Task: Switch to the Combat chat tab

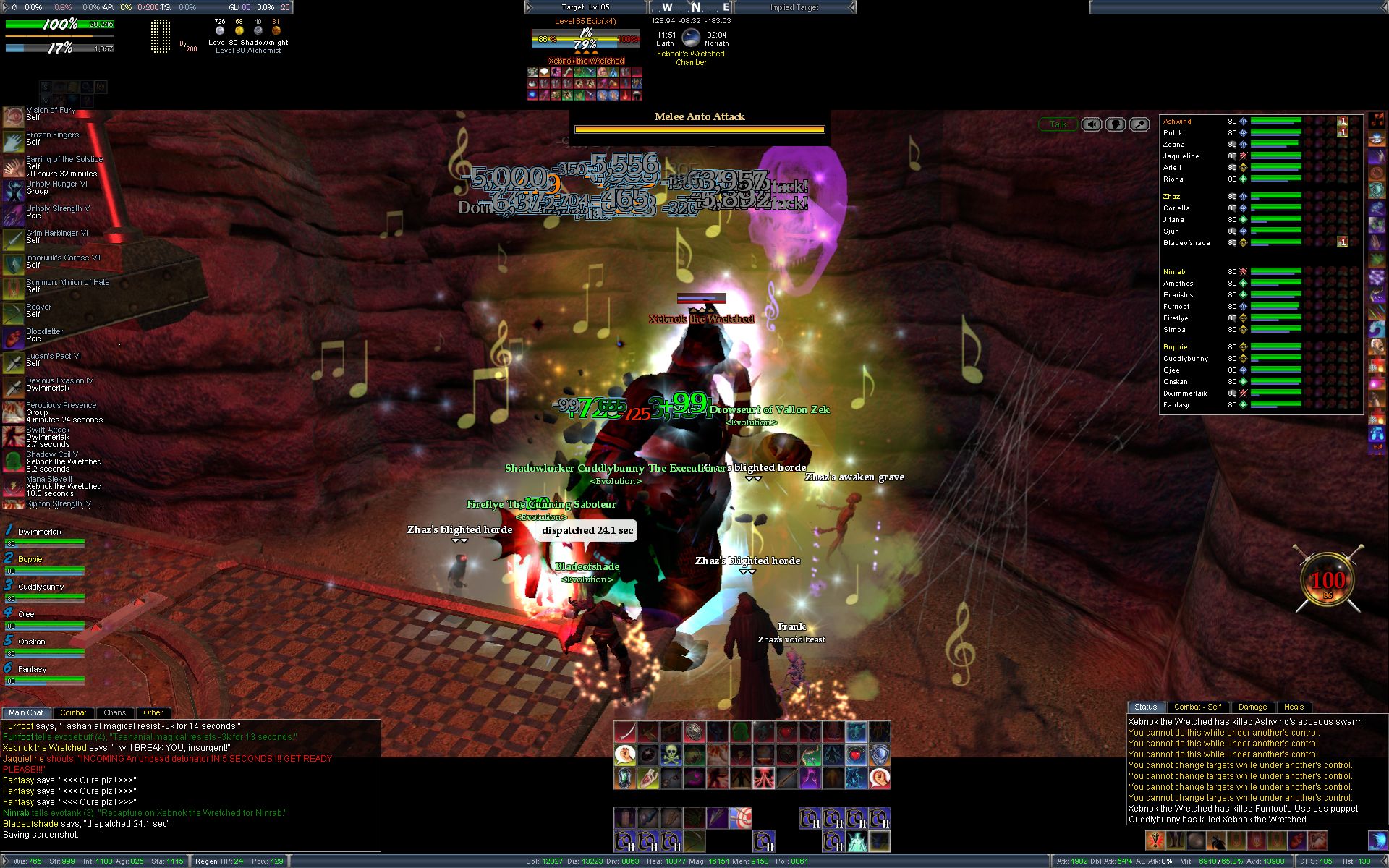Action: coord(73,712)
